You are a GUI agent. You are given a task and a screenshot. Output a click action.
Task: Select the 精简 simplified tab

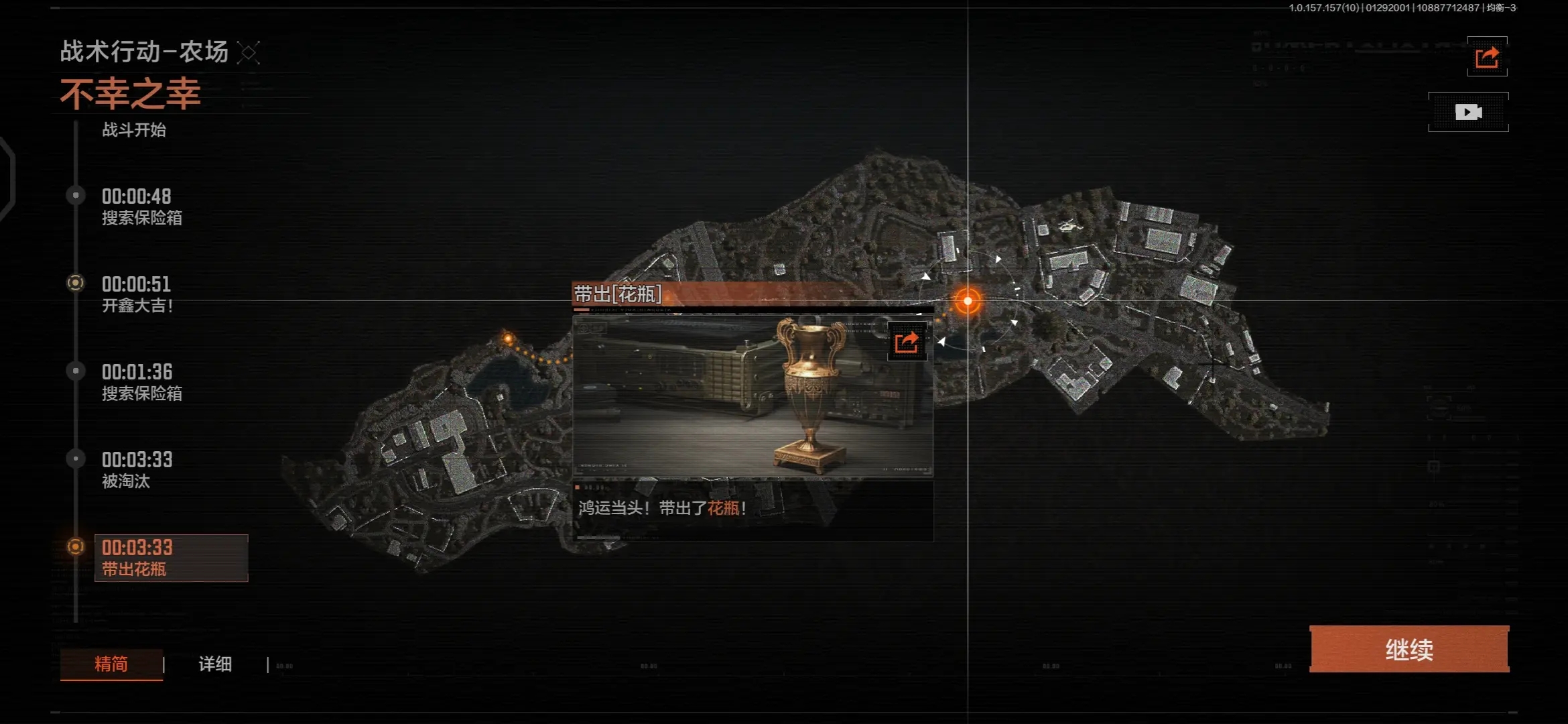pyautogui.click(x=111, y=664)
